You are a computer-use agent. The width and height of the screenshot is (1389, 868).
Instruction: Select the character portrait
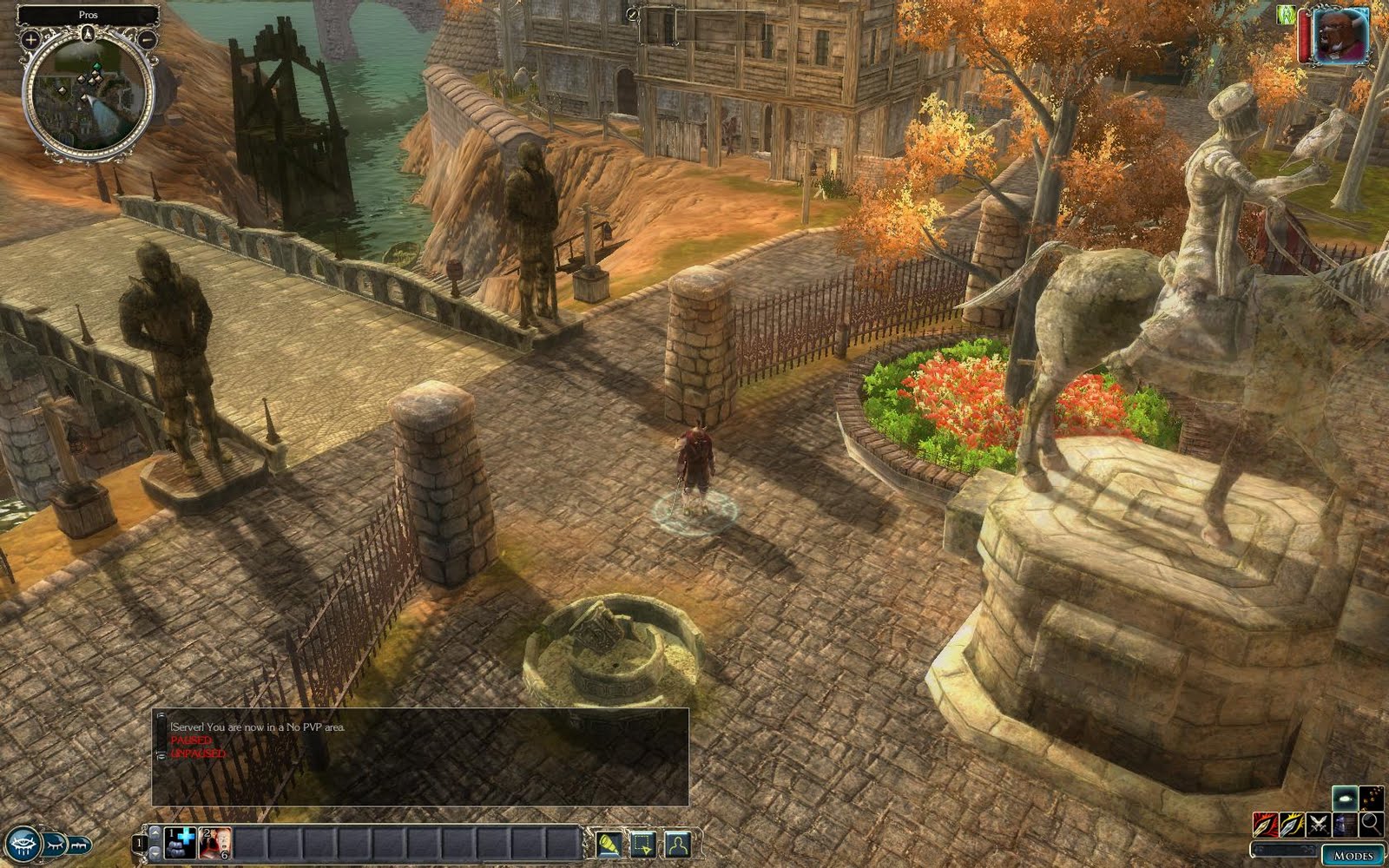point(1341,36)
